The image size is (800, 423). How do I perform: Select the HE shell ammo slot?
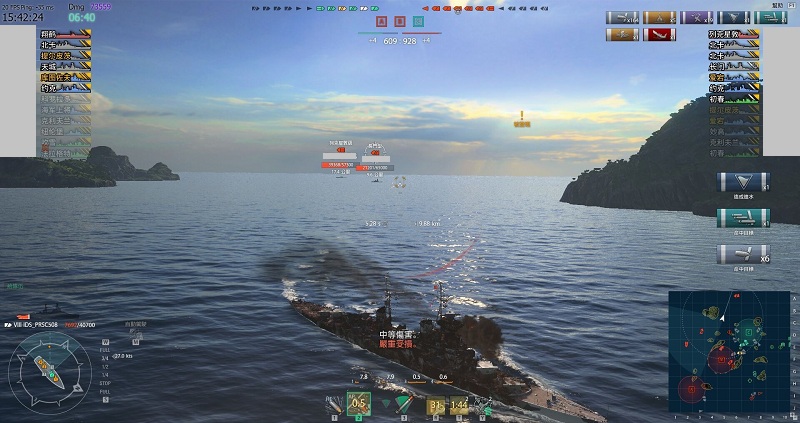333,404
